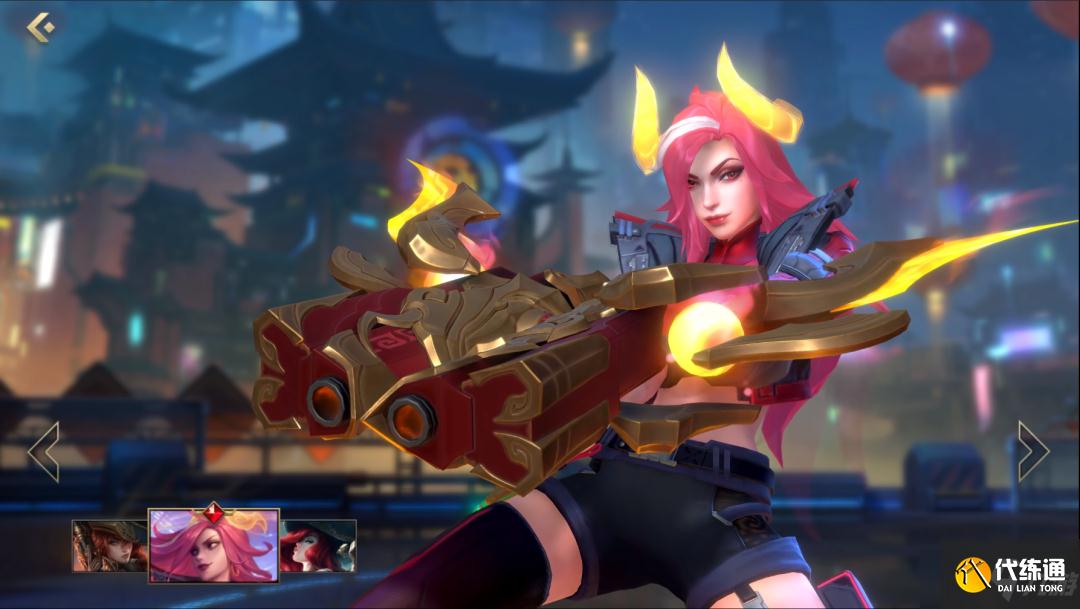
Task: Choose the pink-haired horned skin thumbnail
Action: point(213,545)
